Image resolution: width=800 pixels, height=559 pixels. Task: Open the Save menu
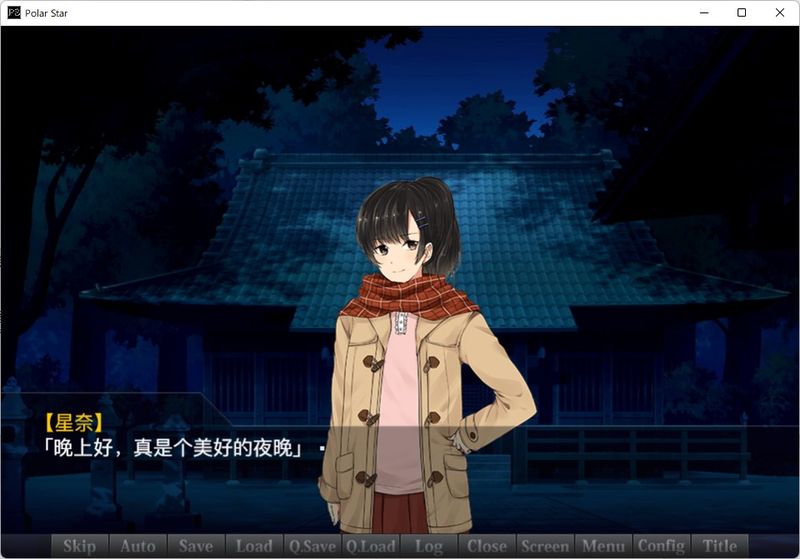coord(196,546)
